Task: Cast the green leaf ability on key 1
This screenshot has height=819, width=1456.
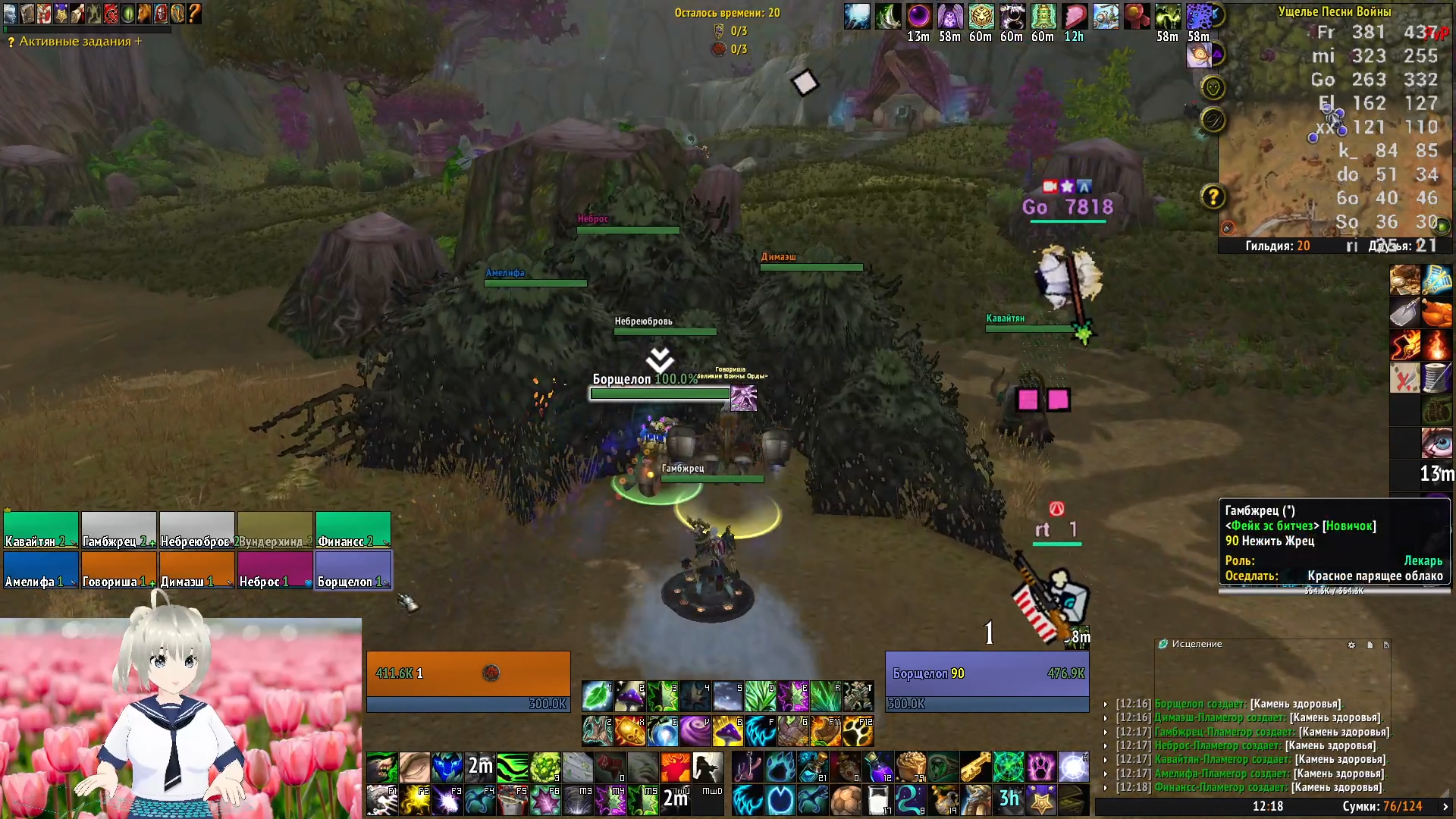Action: click(598, 696)
